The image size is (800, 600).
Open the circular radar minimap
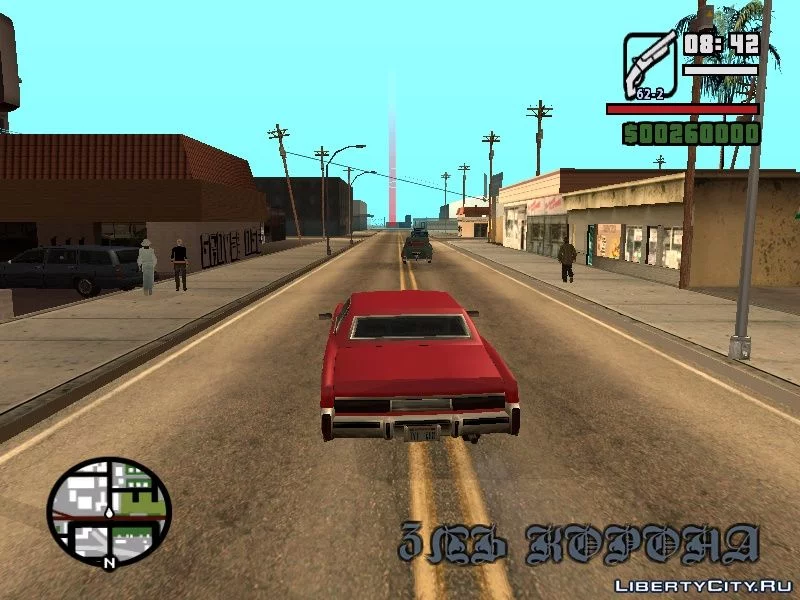coord(109,512)
